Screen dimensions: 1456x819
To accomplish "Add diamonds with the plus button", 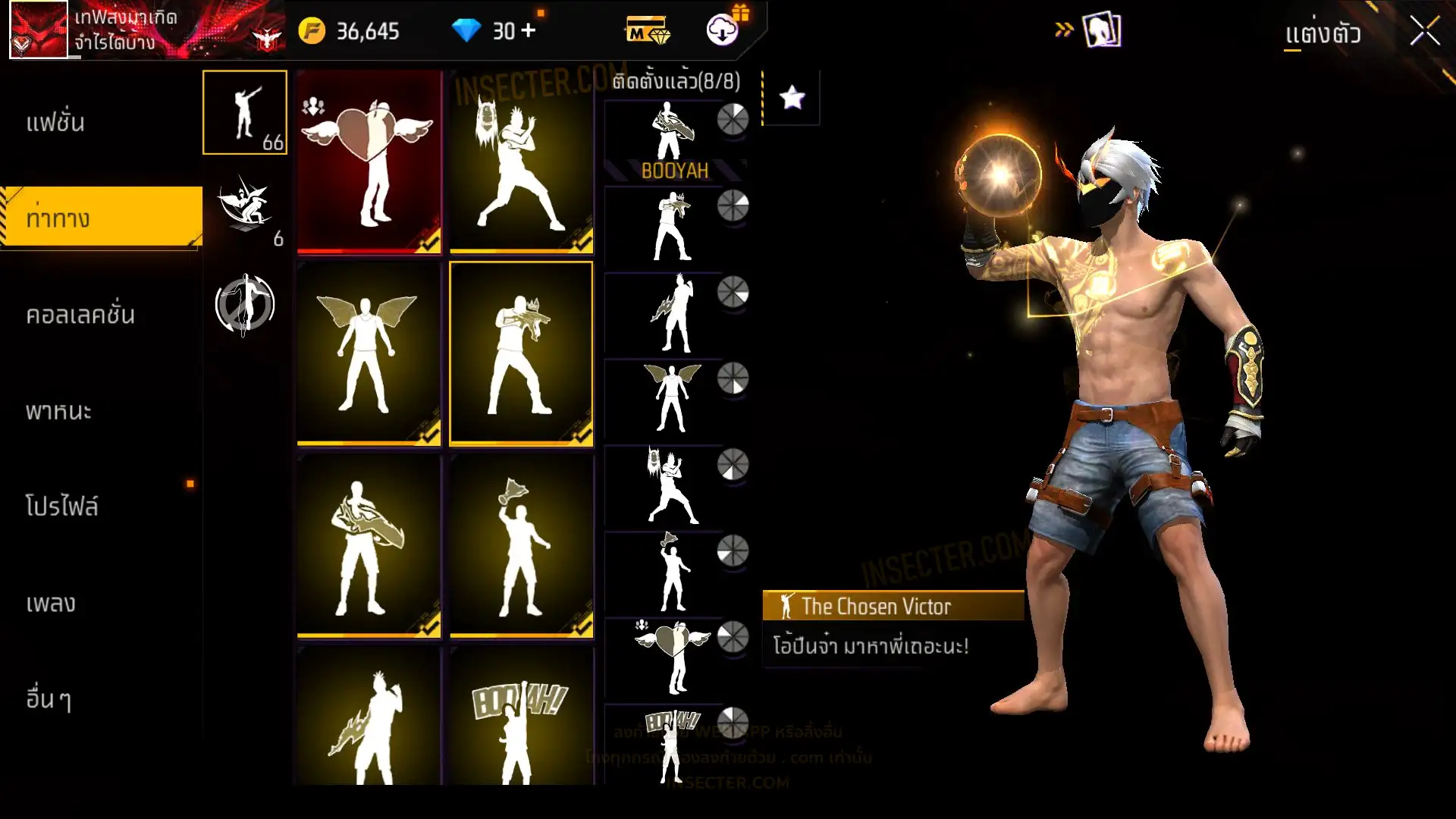I will click(529, 31).
